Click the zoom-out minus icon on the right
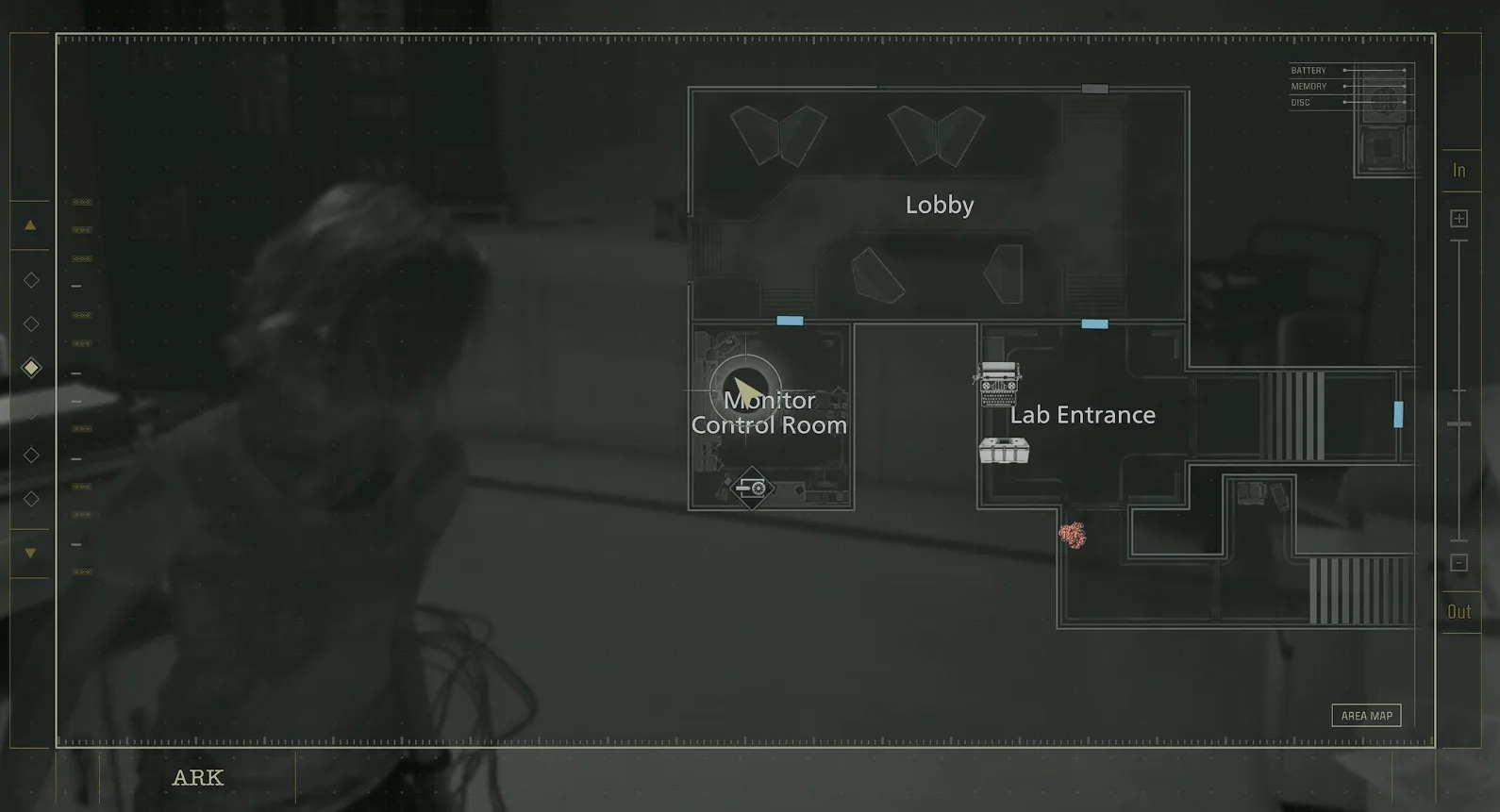Viewport: 1500px width, 812px height. (1458, 562)
